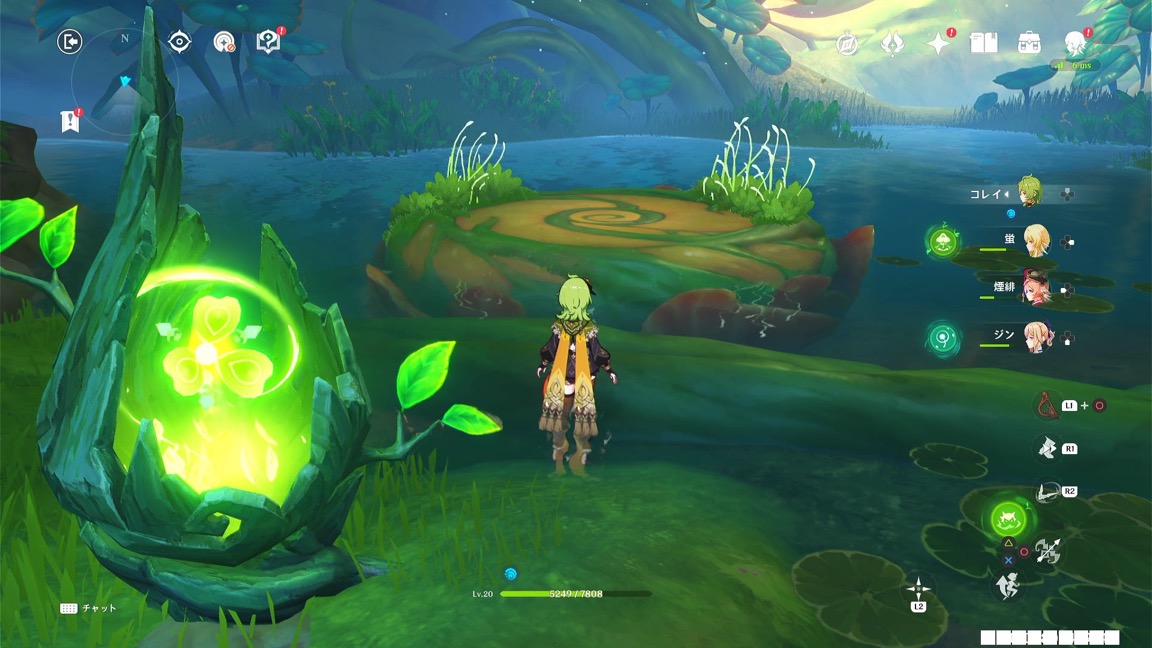Click the exit door icon

(x=69, y=41)
